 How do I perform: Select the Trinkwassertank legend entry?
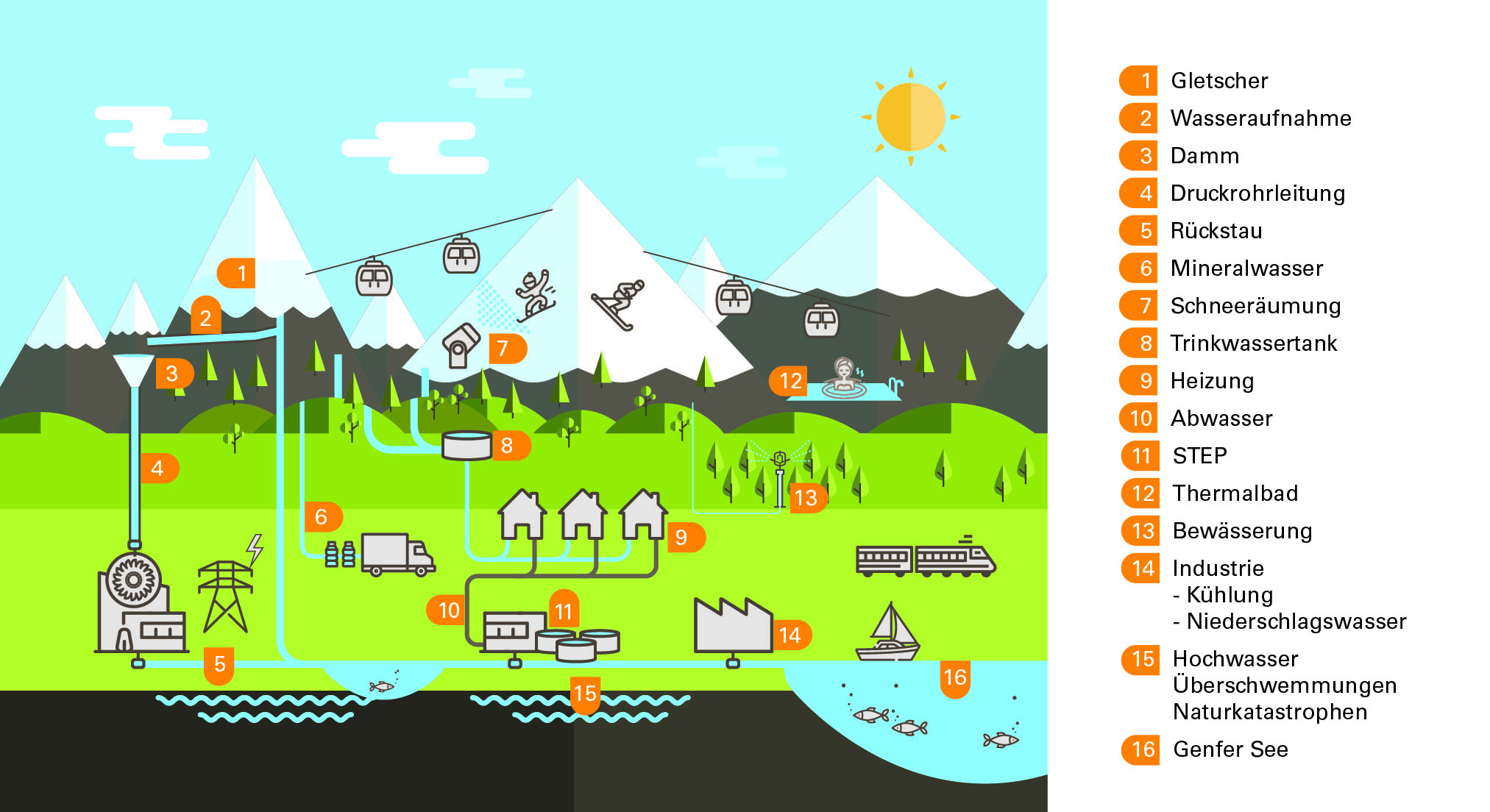[1253, 343]
